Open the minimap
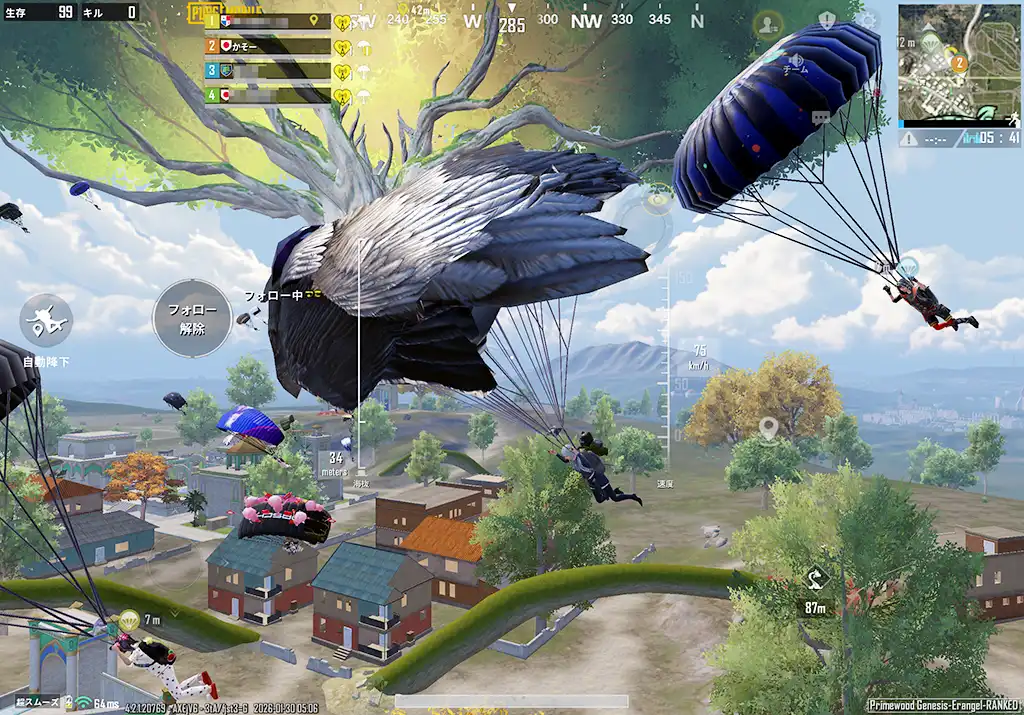 click(958, 63)
